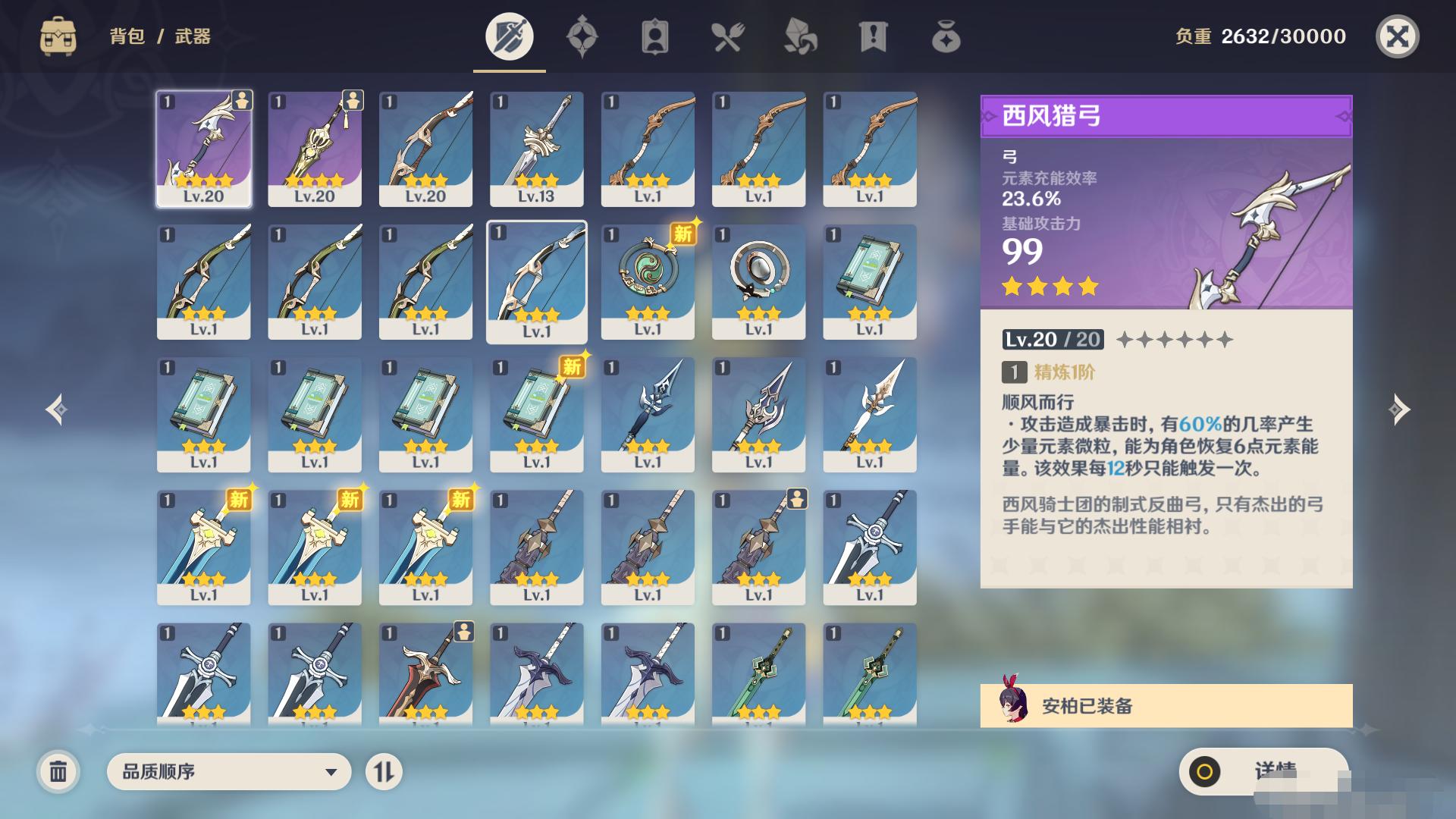Go to the next page arrow
This screenshot has width=1456, height=819.
1399,409
